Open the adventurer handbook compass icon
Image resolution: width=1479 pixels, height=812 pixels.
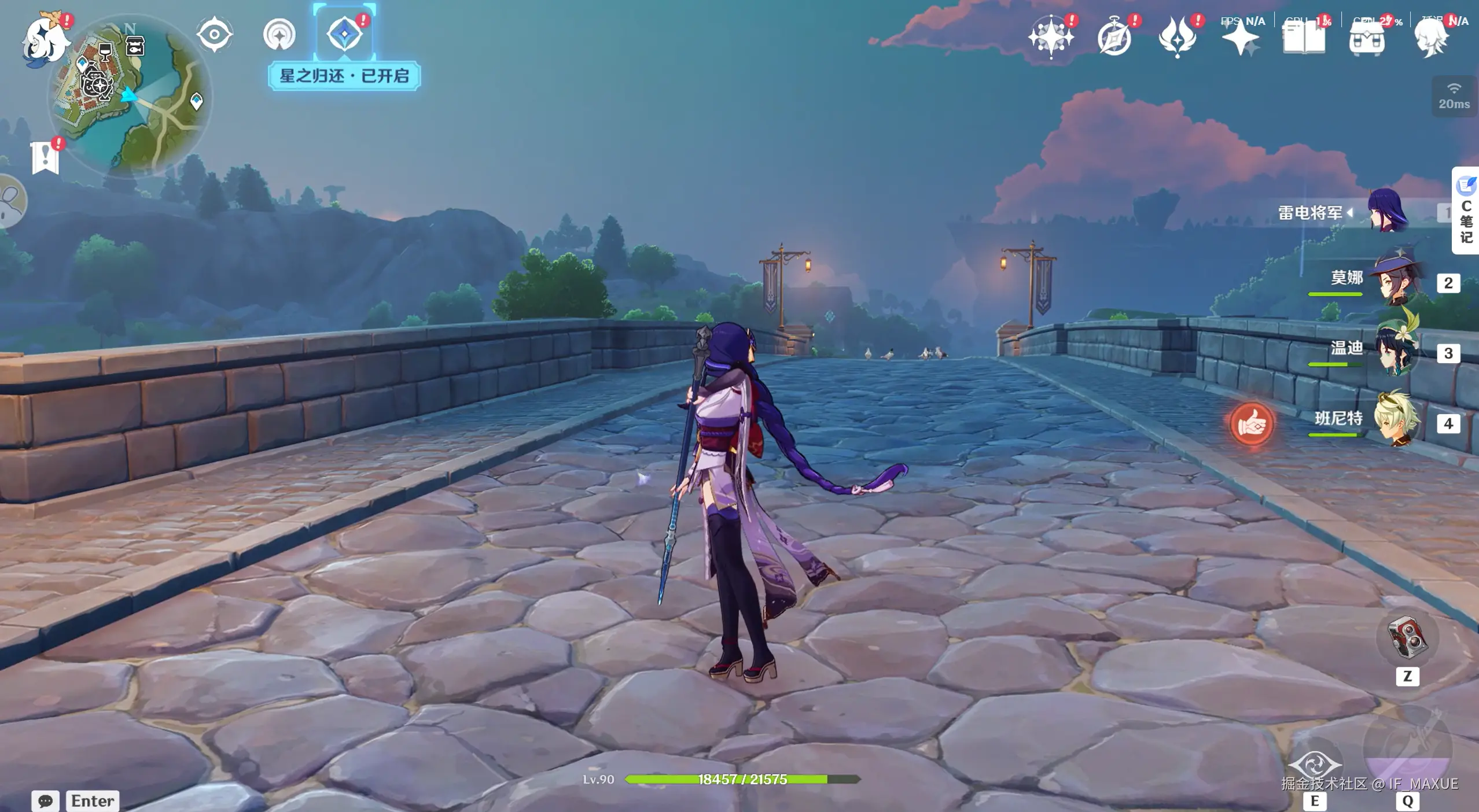pyautogui.click(x=1114, y=38)
